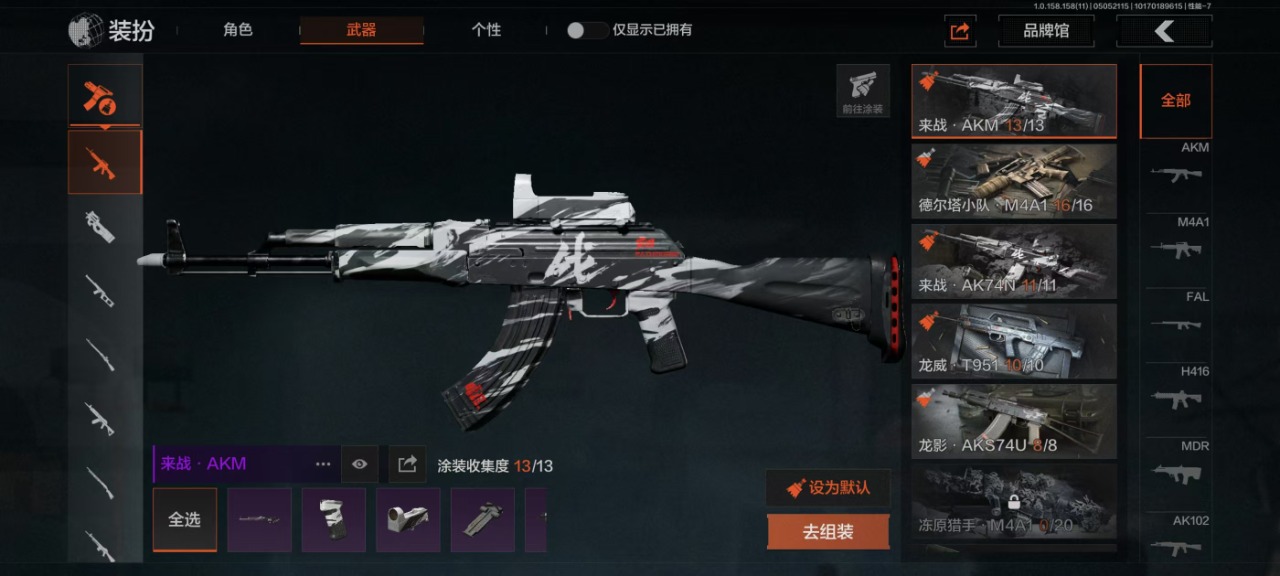Image resolution: width=1280 pixels, height=576 pixels.
Task: Open the 品牌馆 brand hall
Action: [1045, 31]
